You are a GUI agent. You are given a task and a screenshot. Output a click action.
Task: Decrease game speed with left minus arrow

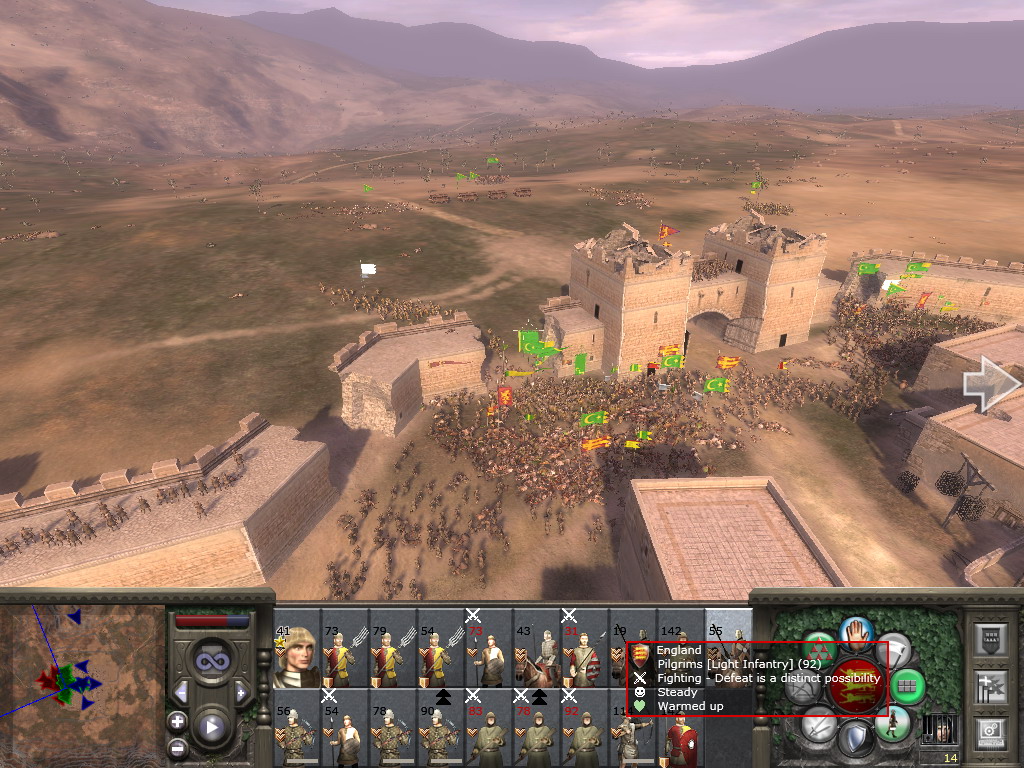[181, 692]
